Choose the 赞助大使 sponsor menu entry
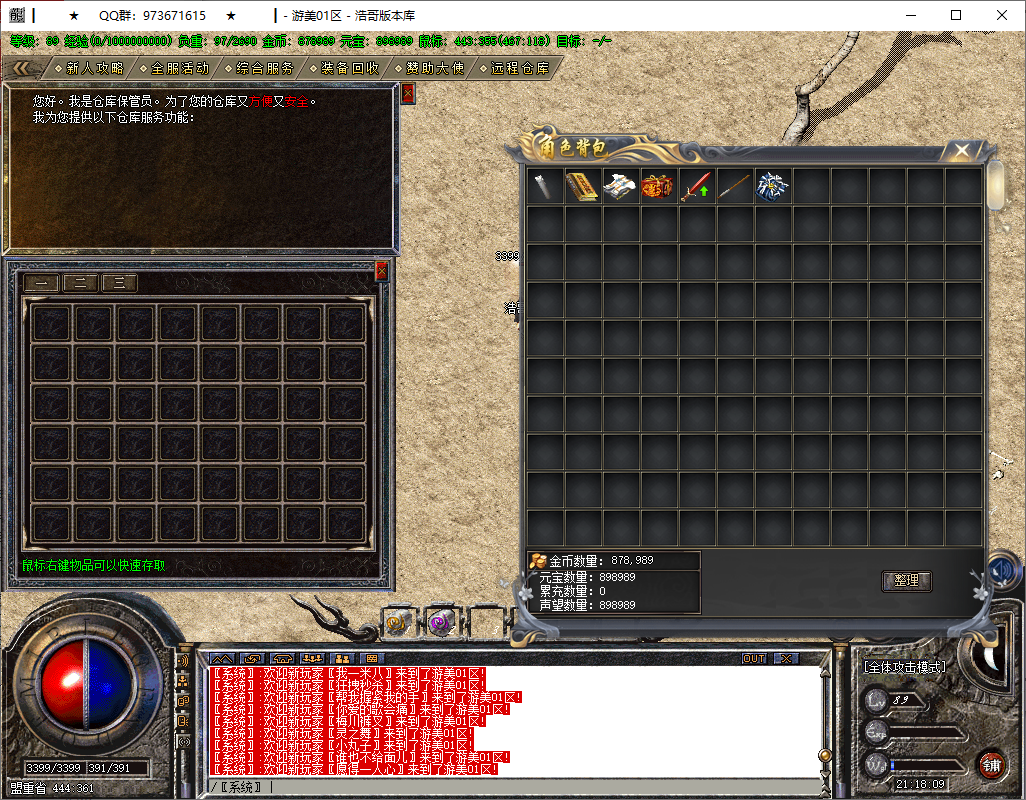The height and width of the screenshot is (800, 1026). [x=435, y=68]
